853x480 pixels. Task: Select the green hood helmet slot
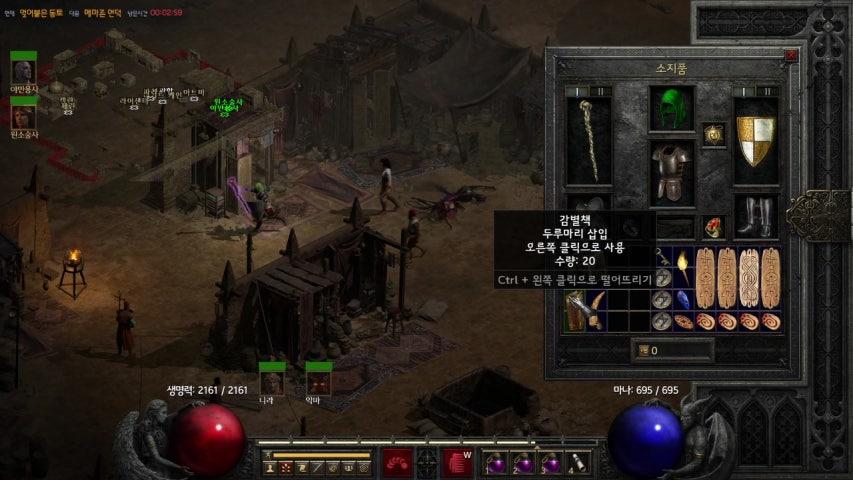pyautogui.click(x=672, y=109)
